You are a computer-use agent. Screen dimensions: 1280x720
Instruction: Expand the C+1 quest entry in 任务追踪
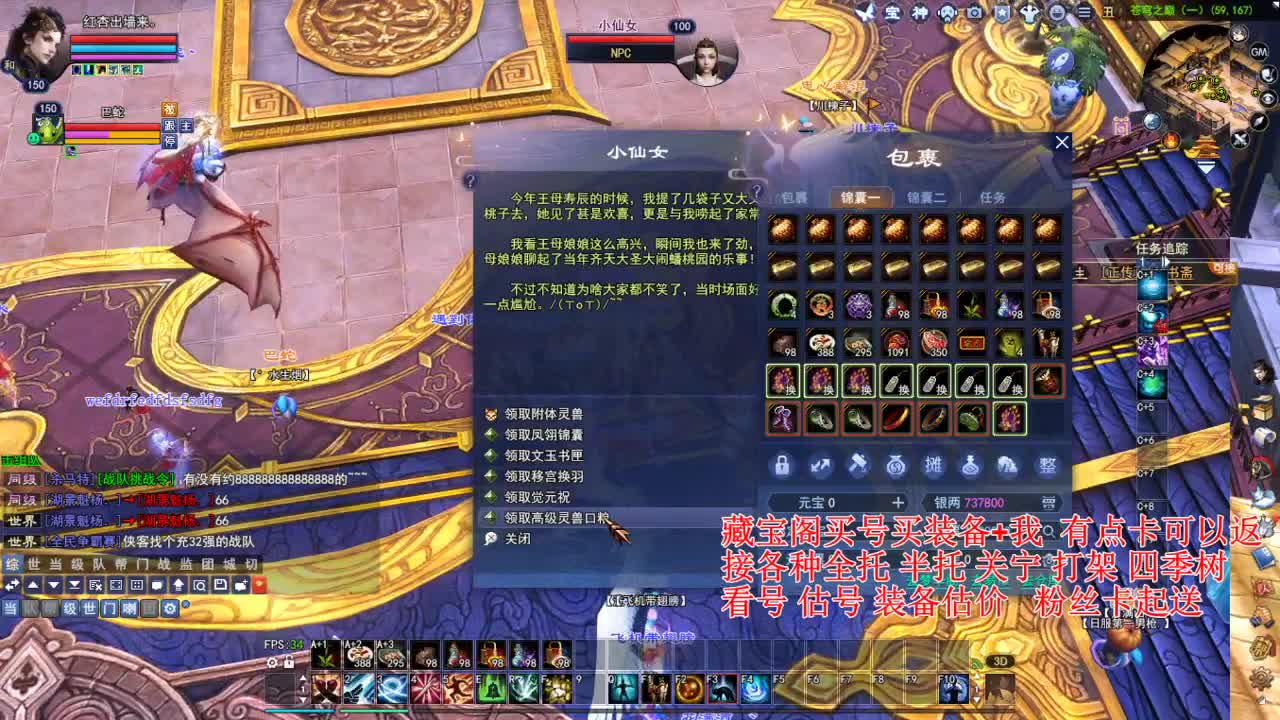[x=1144, y=273]
